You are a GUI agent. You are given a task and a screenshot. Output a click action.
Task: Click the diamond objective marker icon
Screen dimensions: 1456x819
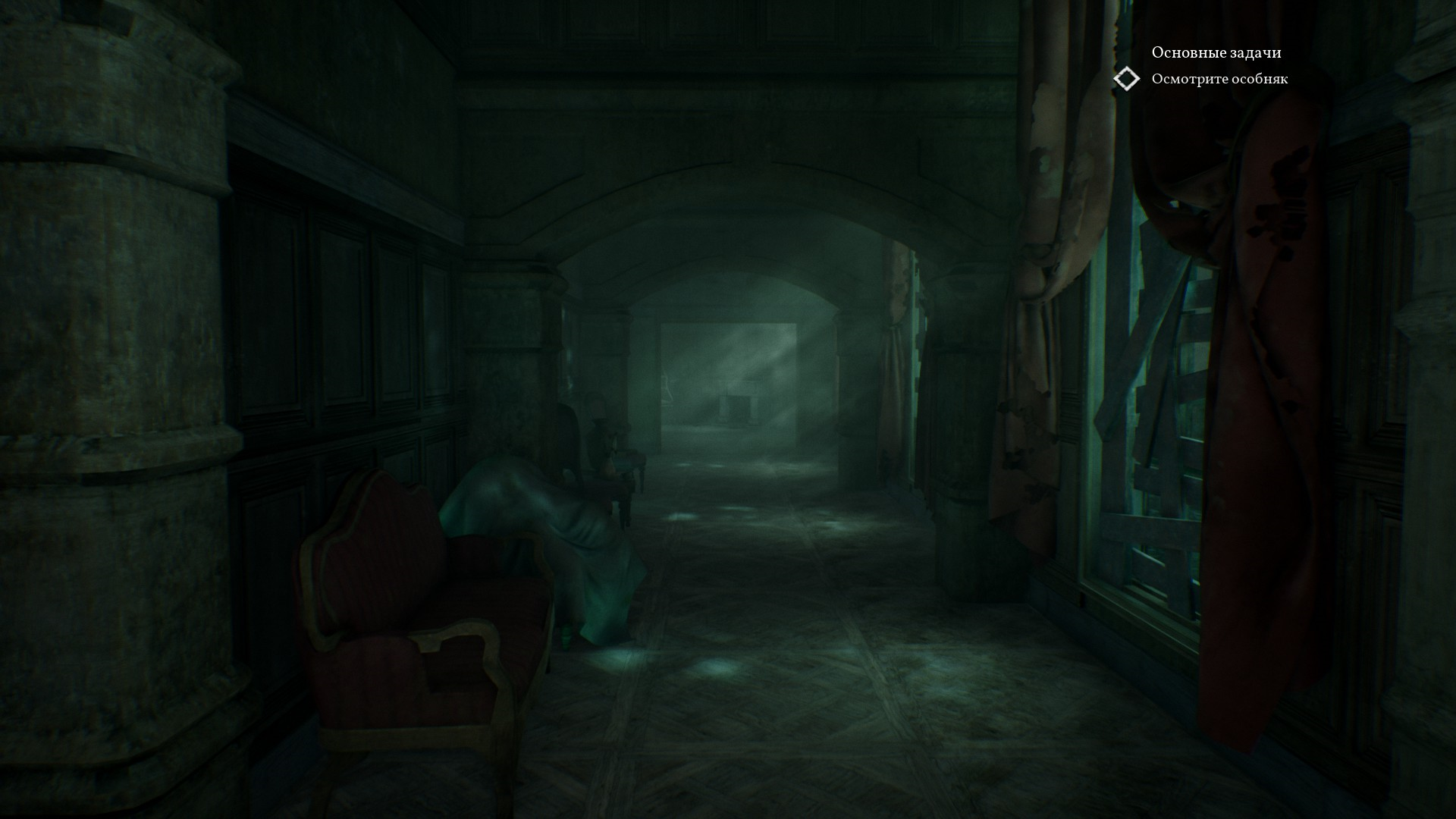pyautogui.click(x=1127, y=79)
